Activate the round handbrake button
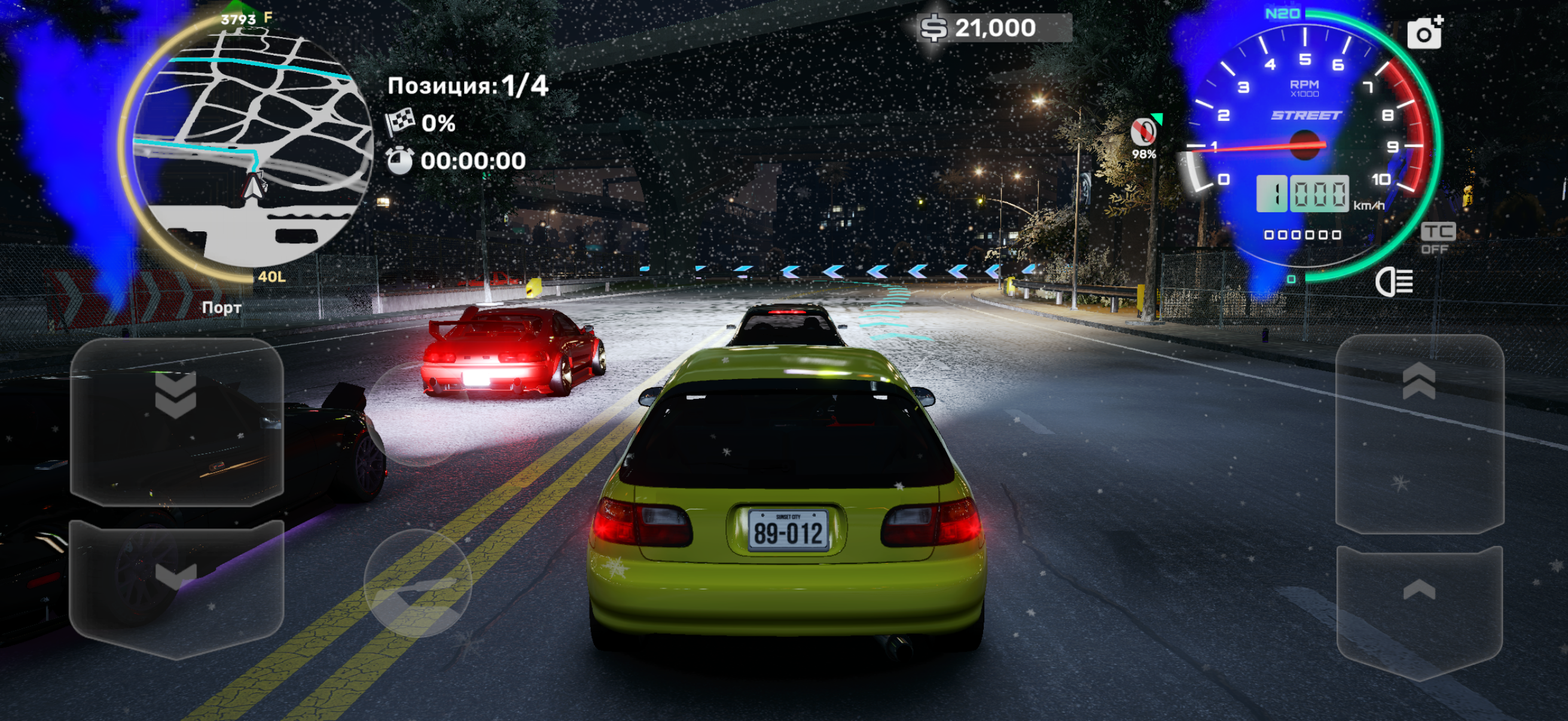The width and height of the screenshot is (1568, 721). click(417, 583)
